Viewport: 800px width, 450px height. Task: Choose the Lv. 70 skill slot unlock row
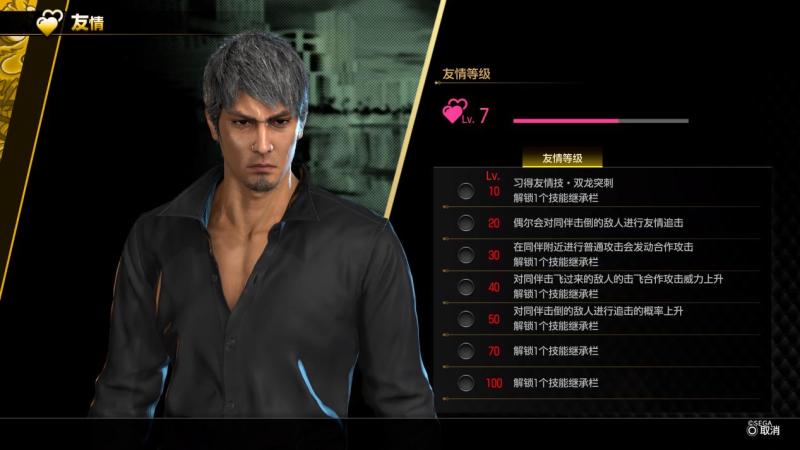pos(600,350)
